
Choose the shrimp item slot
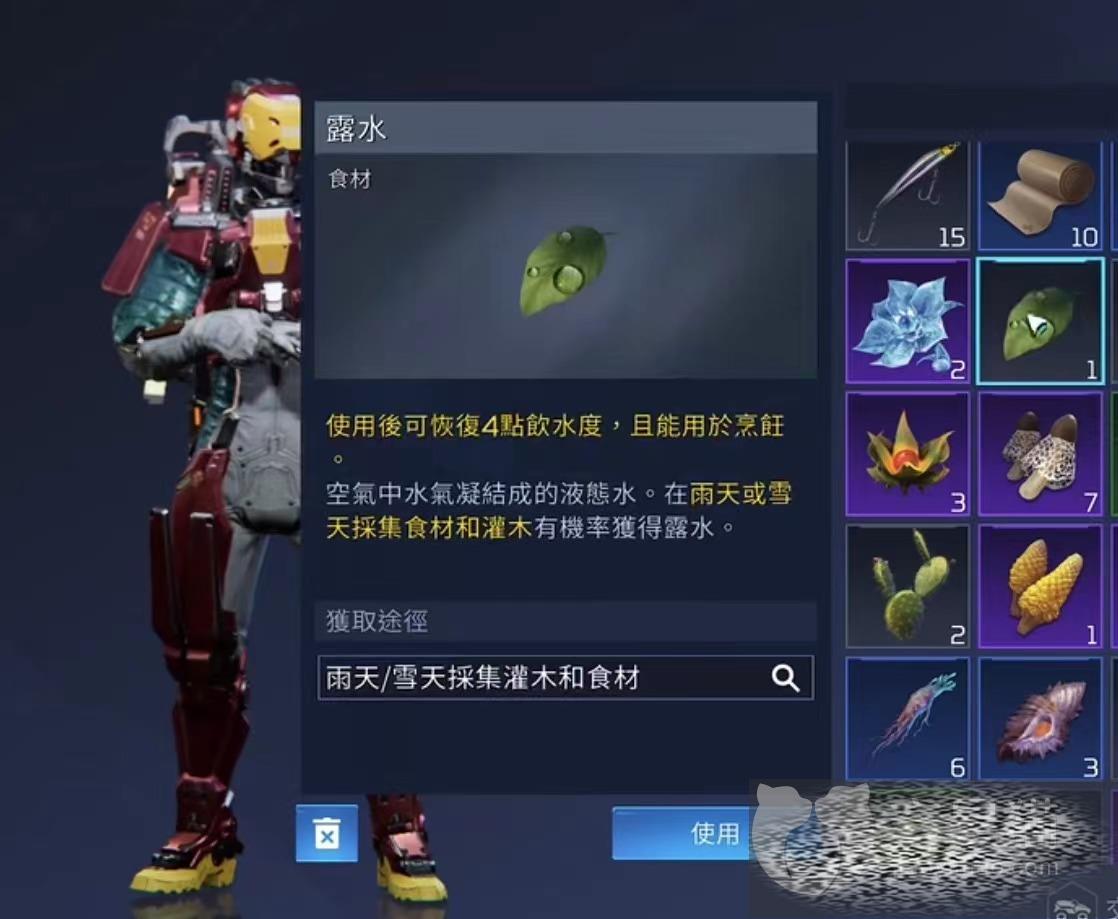(x=907, y=718)
